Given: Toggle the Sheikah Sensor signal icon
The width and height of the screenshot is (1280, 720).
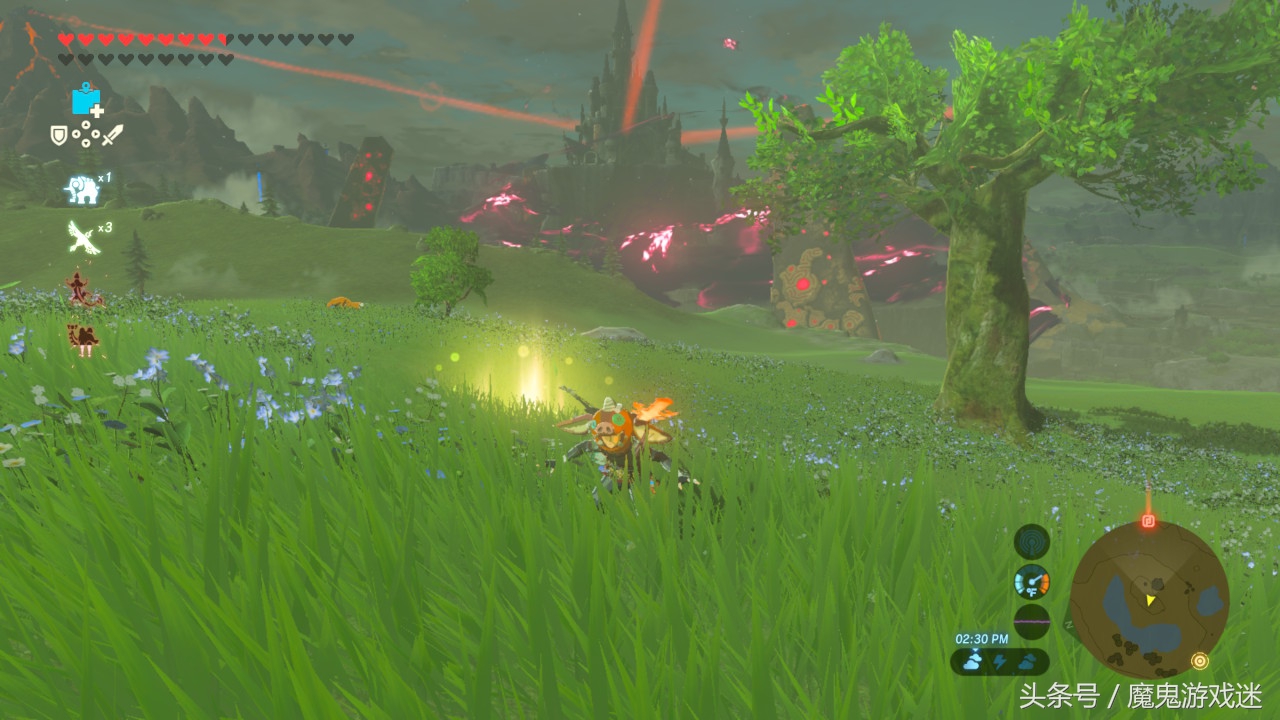Looking at the screenshot, I should (x=1031, y=542).
